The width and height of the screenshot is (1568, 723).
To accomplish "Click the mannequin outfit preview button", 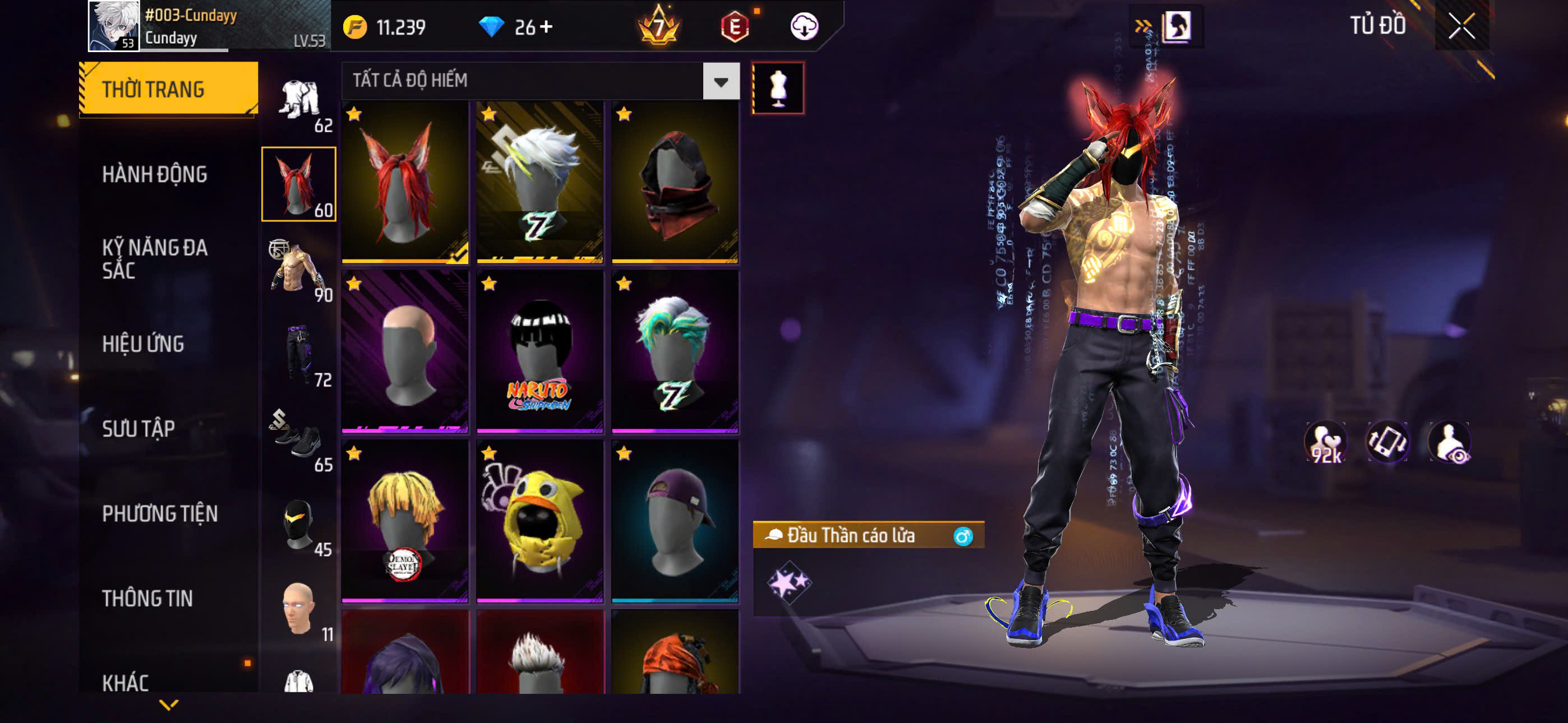I will tap(778, 88).
